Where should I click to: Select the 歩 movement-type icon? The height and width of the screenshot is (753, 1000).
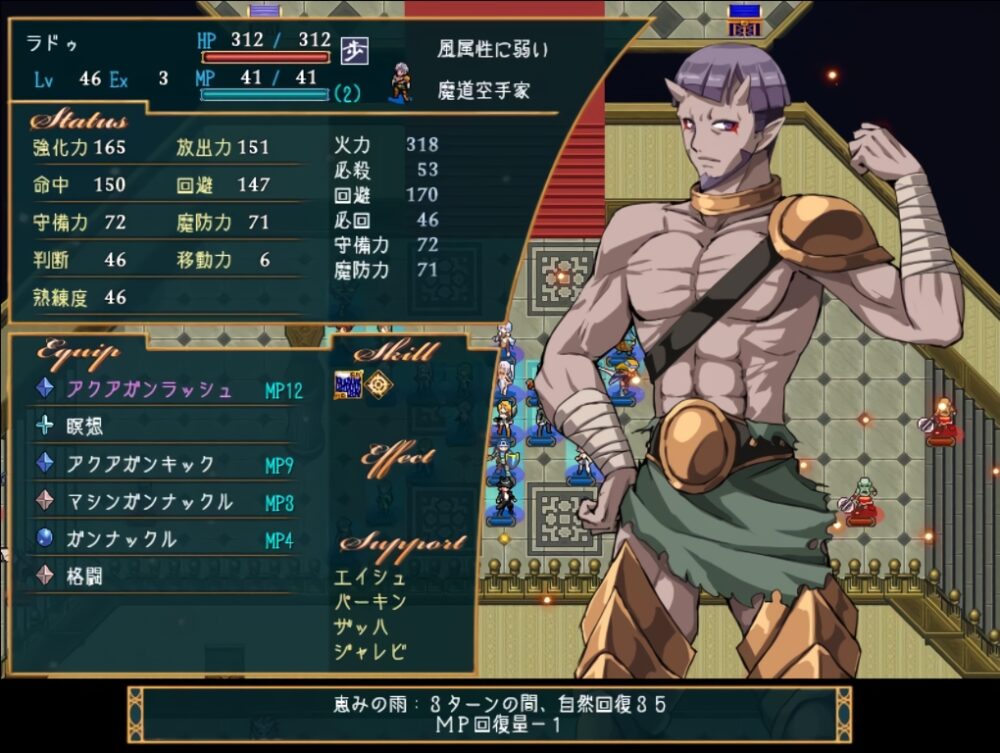click(x=353, y=50)
